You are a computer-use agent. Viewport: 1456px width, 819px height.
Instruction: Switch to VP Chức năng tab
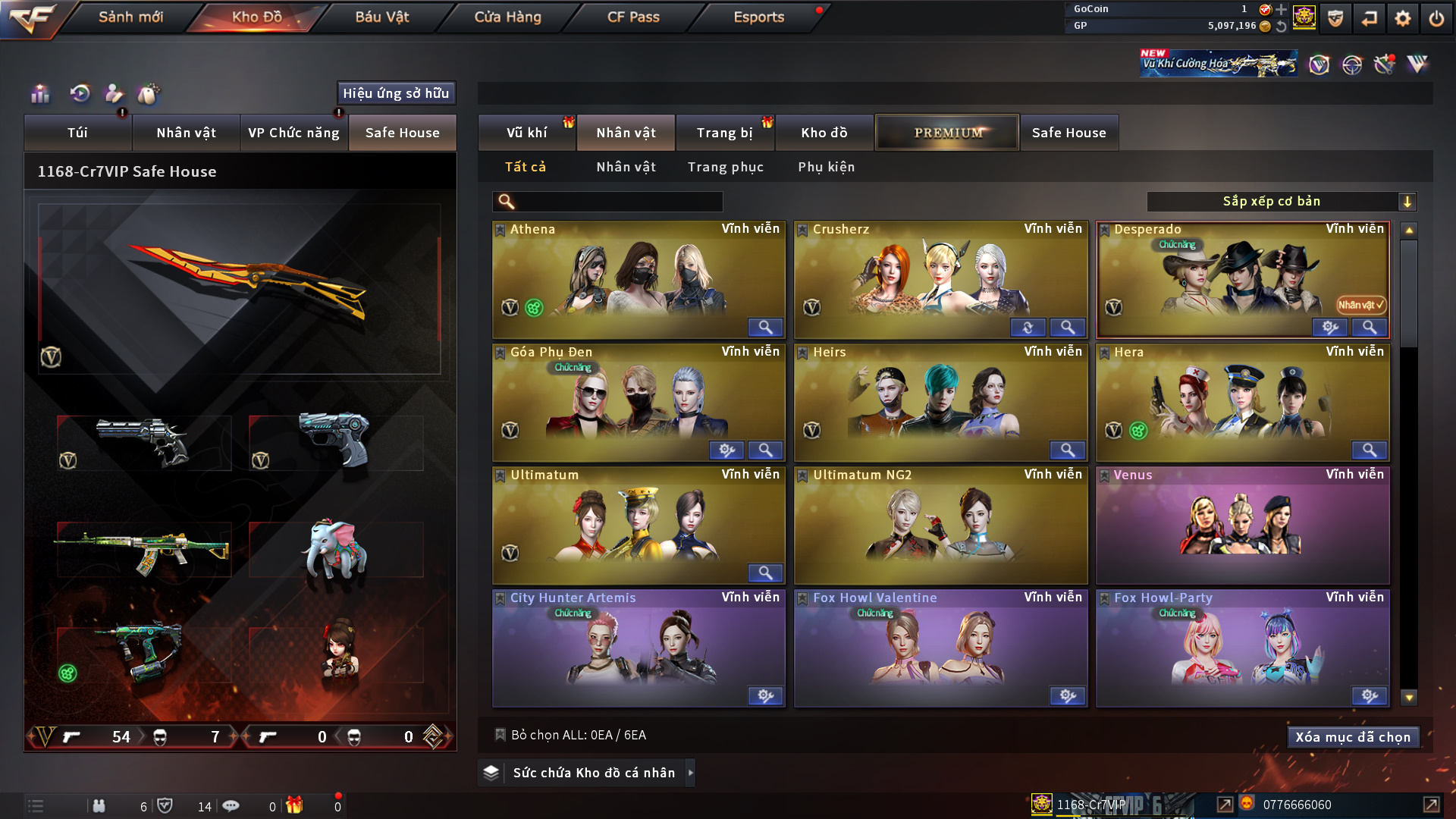click(293, 133)
